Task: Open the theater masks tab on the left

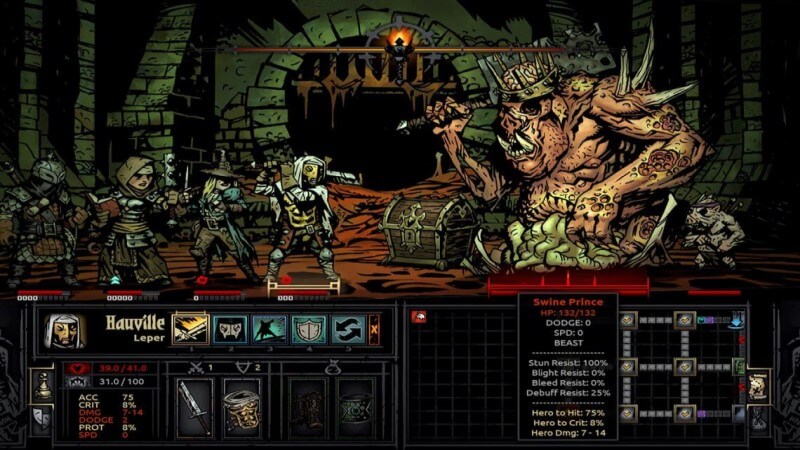Action: point(44,416)
